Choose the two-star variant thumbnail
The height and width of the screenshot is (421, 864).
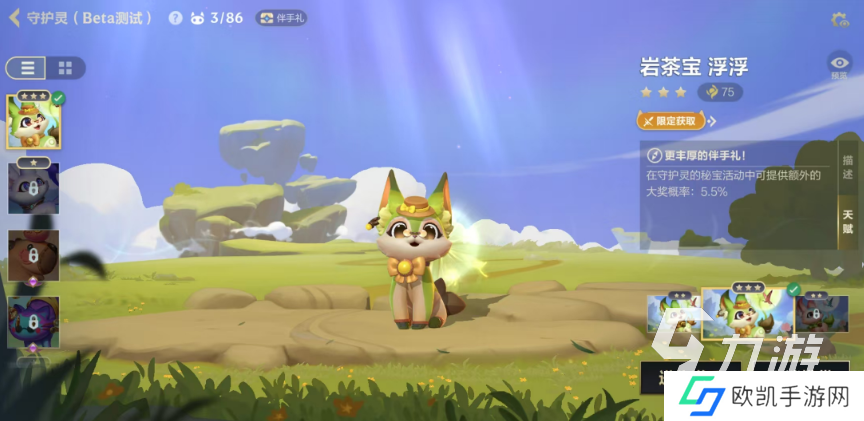tap(671, 312)
